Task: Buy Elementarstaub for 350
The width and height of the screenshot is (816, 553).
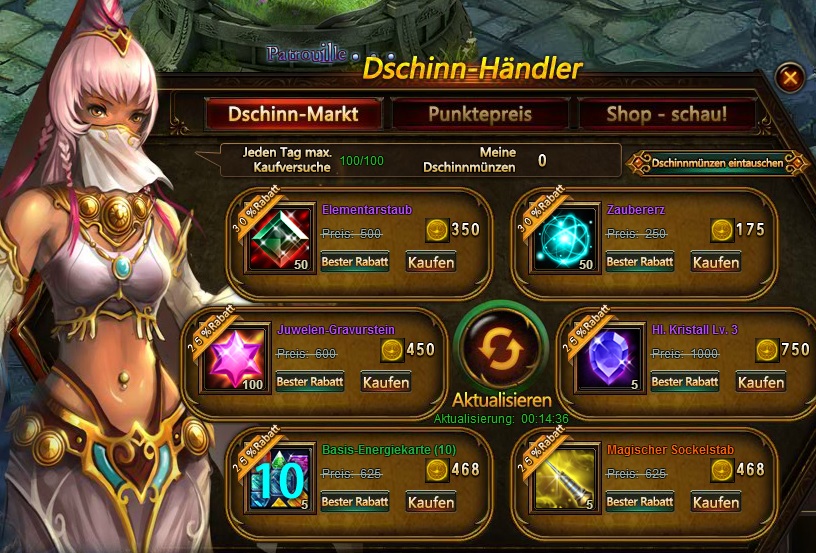Action: (431, 262)
